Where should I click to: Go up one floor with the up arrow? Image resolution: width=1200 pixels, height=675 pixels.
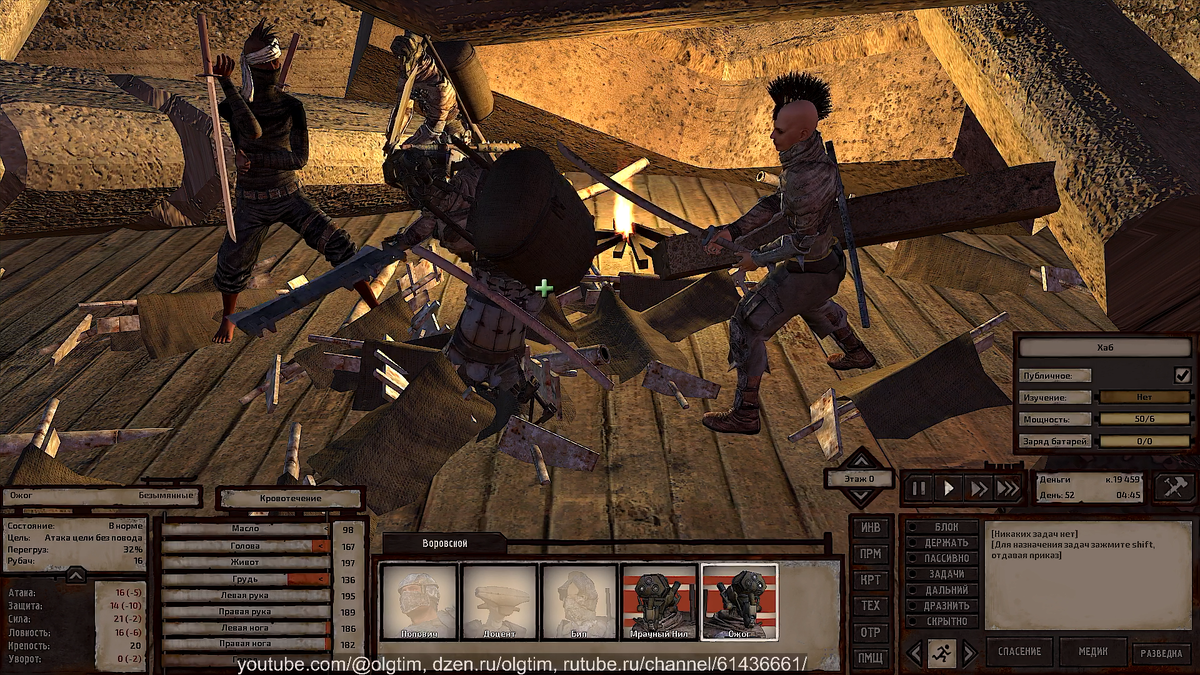pyautogui.click(x=859, y=460)
